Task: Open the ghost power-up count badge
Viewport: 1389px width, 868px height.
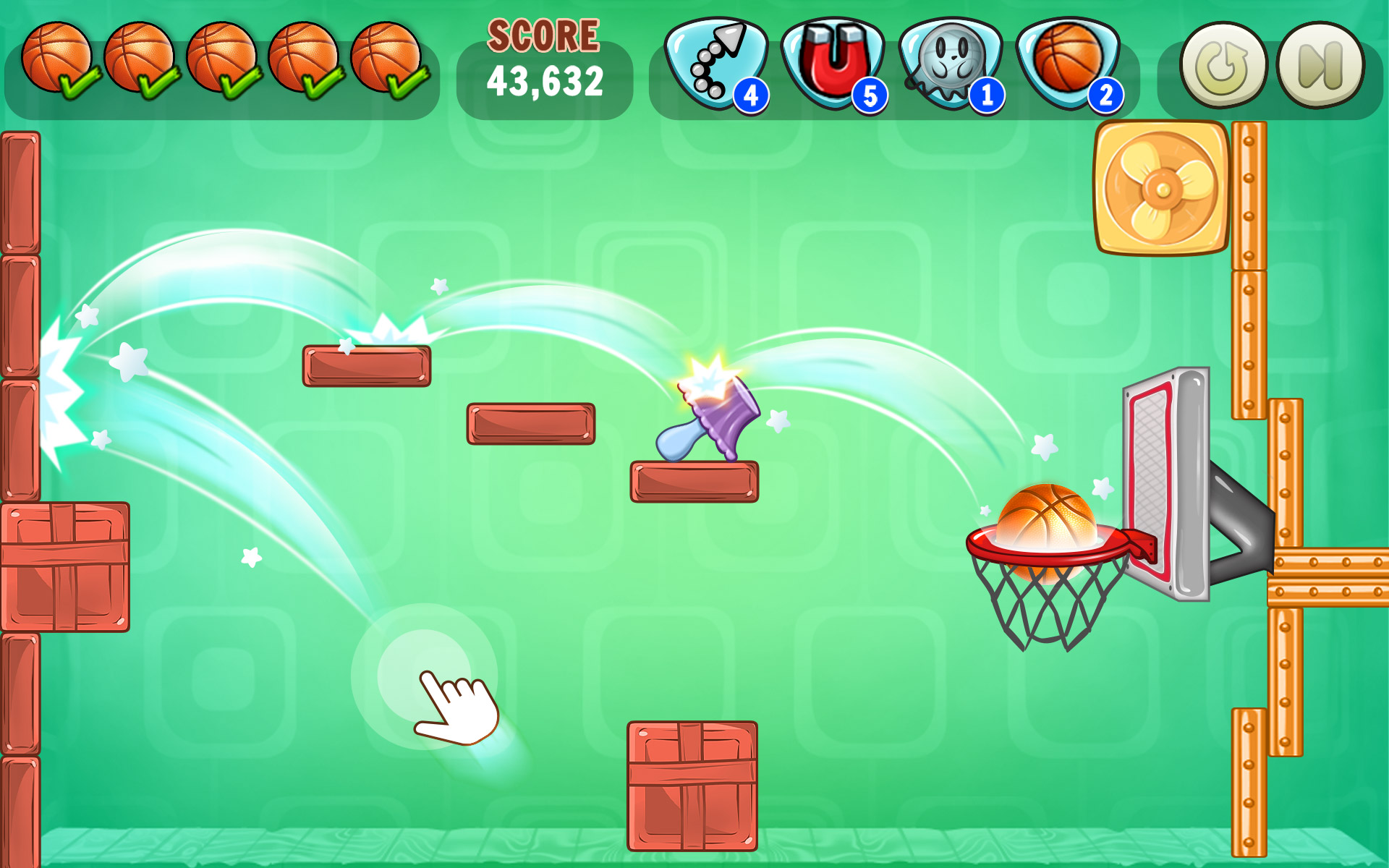Action: [x=987, y=94]
